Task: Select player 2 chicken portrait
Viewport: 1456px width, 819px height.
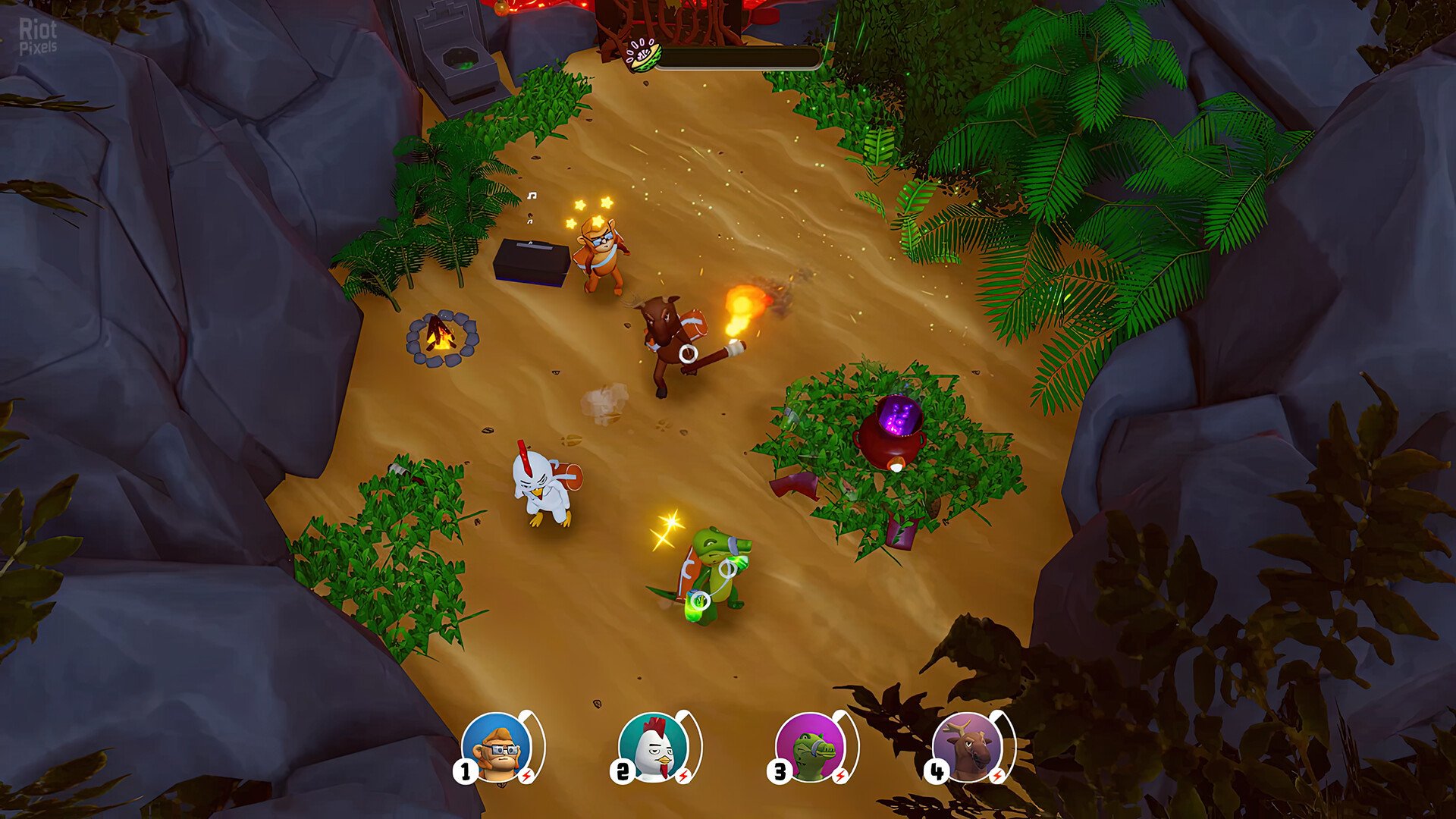Action: click(654, 748)
